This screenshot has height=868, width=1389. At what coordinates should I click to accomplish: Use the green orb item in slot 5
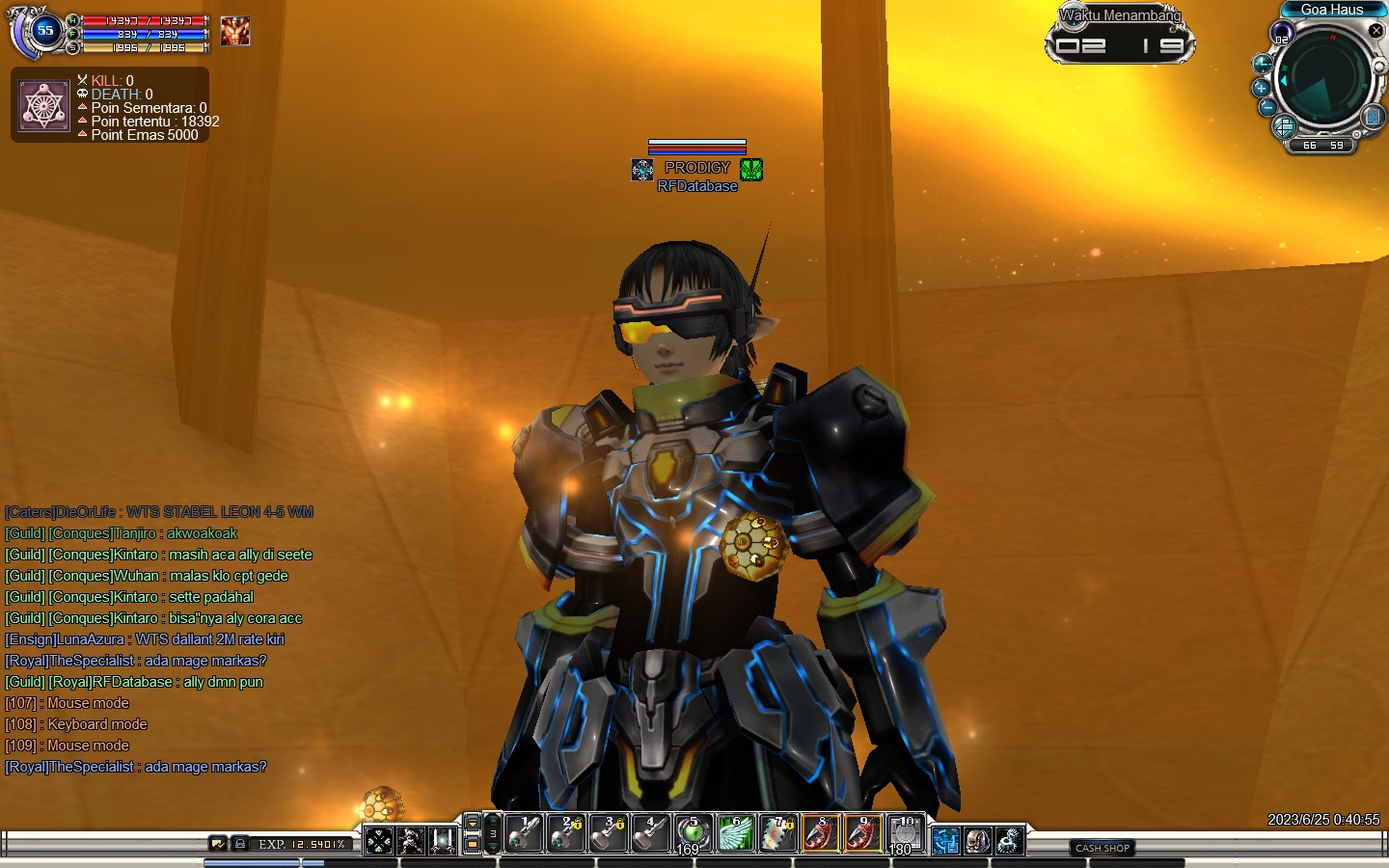(x=693, y=834)
